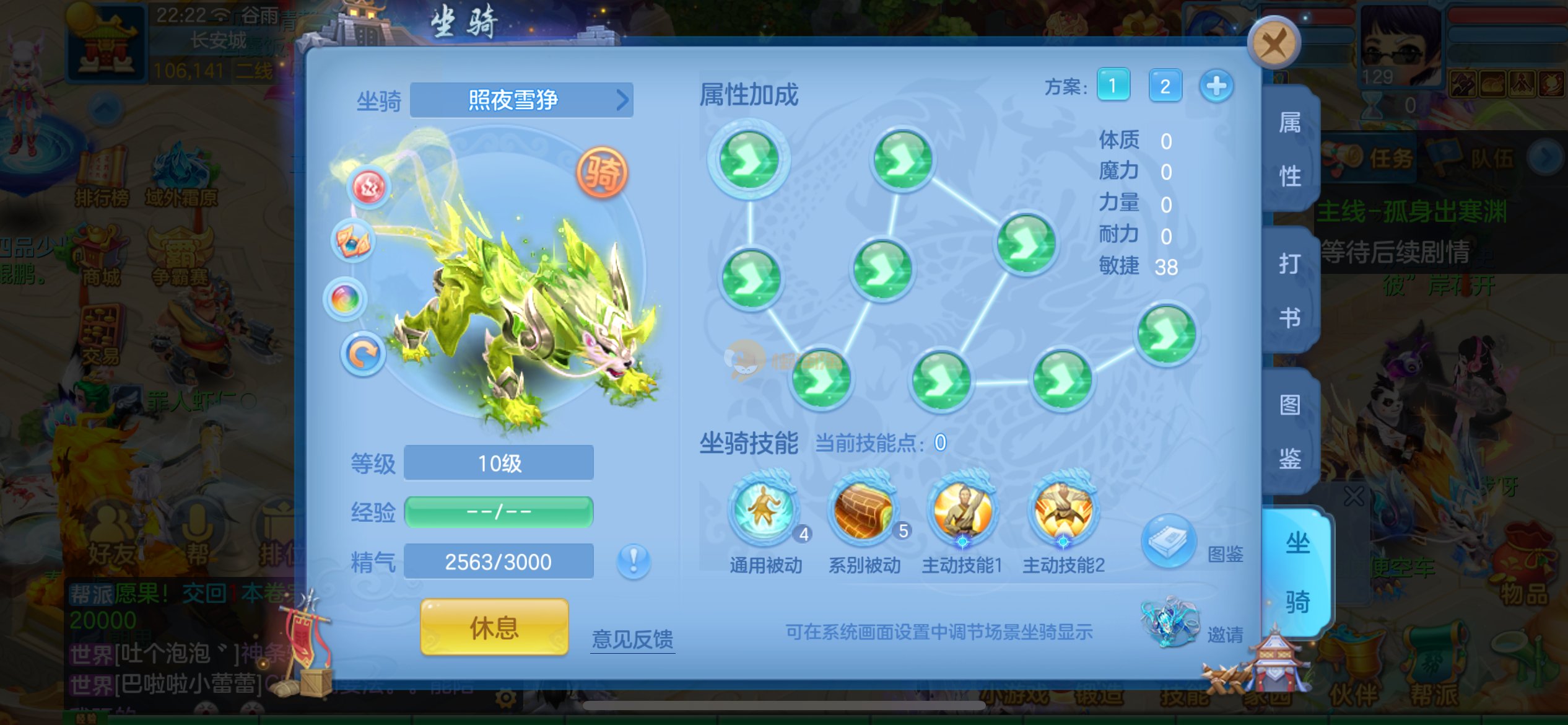The width and height of the screenshot is (1568, 725).
Task: Toggle the orange 骑 ride button
Action: click(602, 172)
